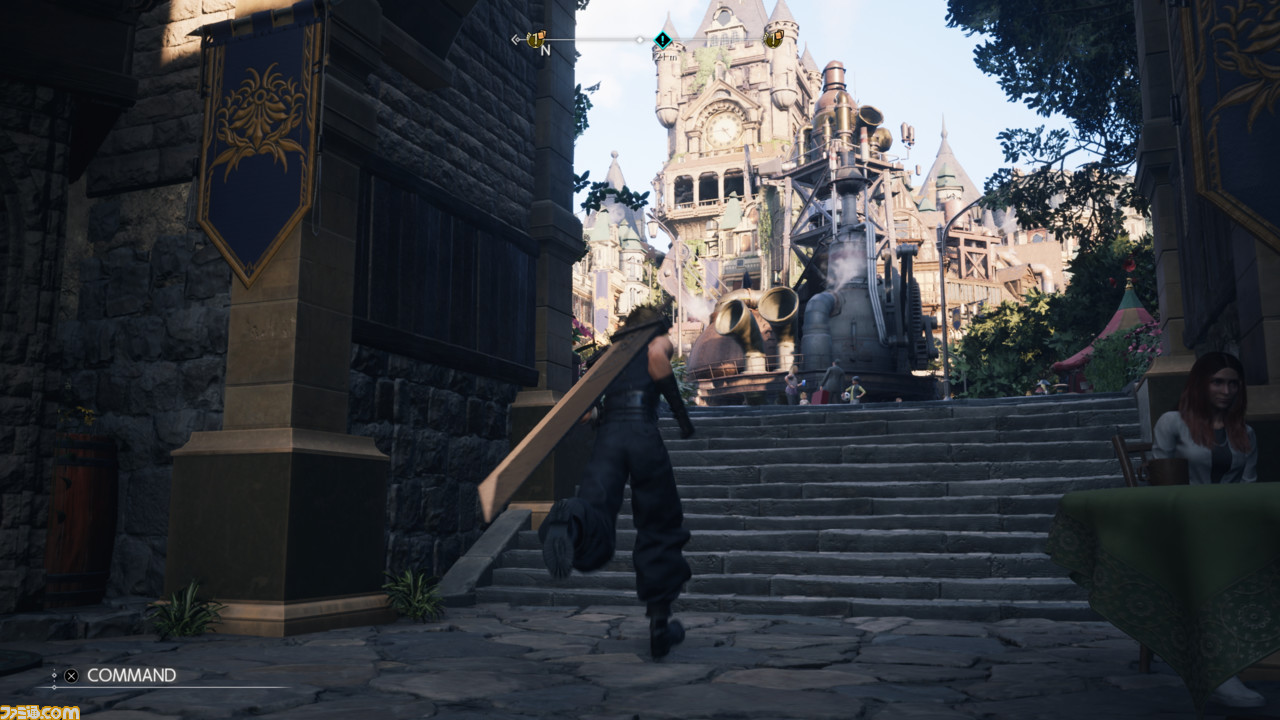Viewport: 1280px width, 720px height.
Task: Click the left "1" quest badge on the compass
Action: [x=537, y=40]
